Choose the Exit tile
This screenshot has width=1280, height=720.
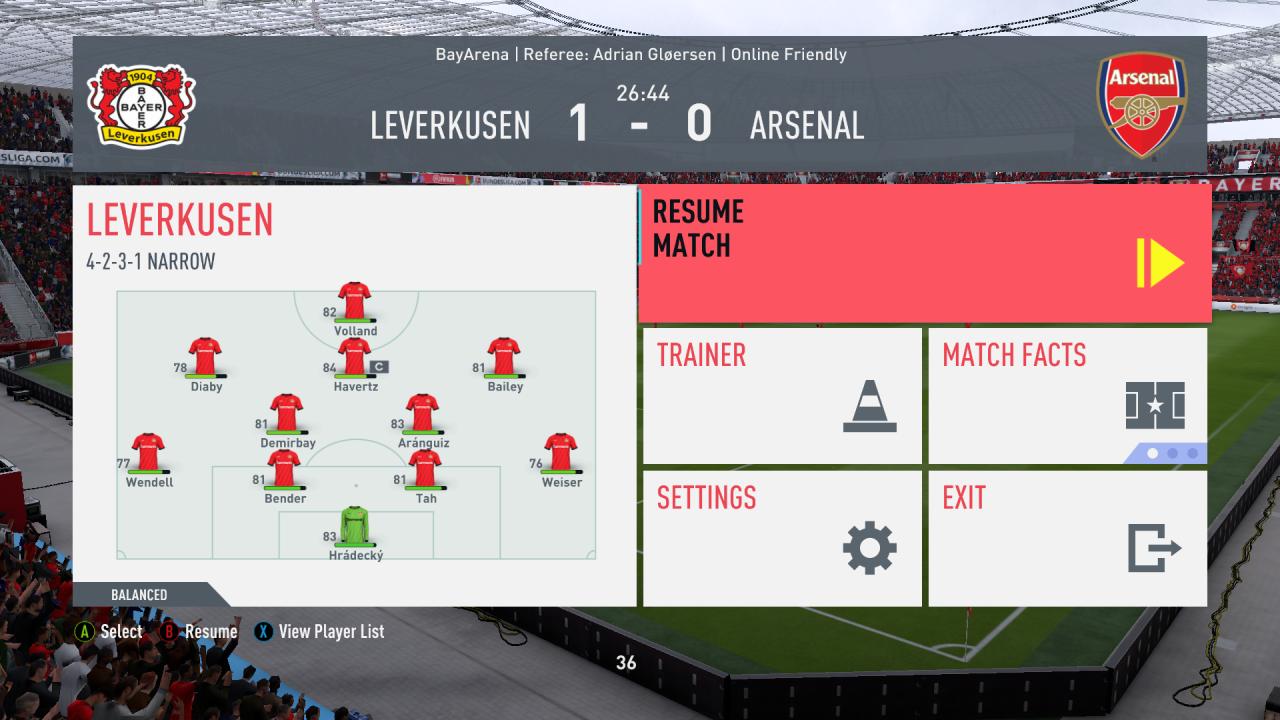point(1067,538)
